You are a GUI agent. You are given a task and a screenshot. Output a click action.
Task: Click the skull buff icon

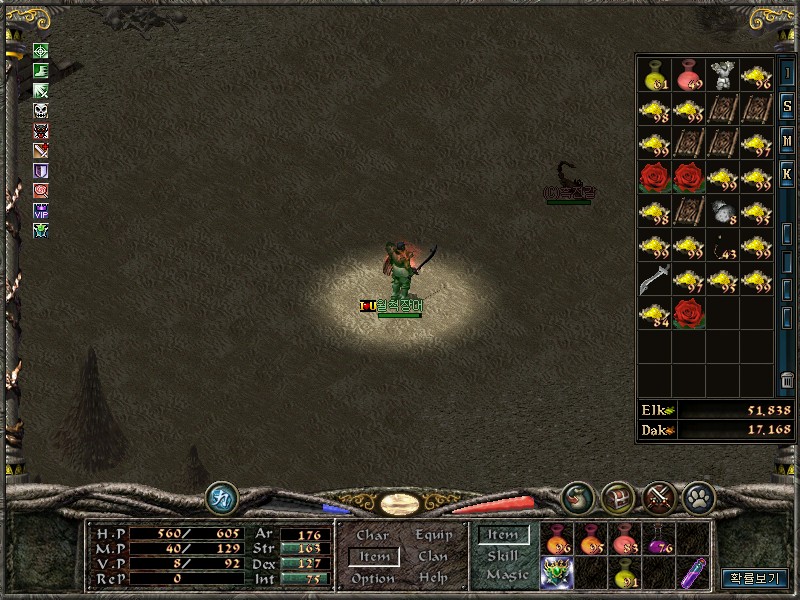tap(41, 110)
